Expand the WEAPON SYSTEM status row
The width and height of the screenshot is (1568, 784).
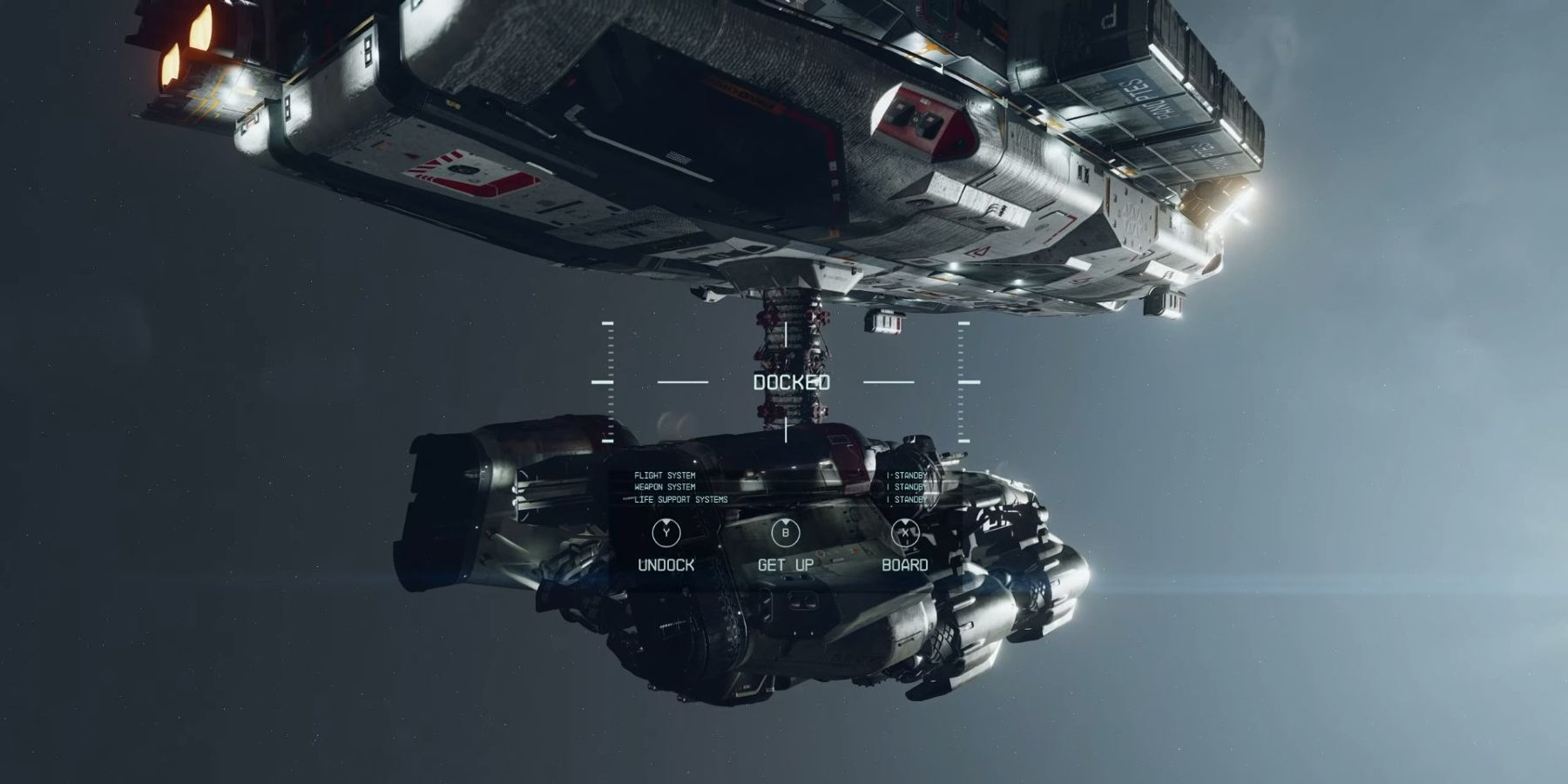click(665, 486)
